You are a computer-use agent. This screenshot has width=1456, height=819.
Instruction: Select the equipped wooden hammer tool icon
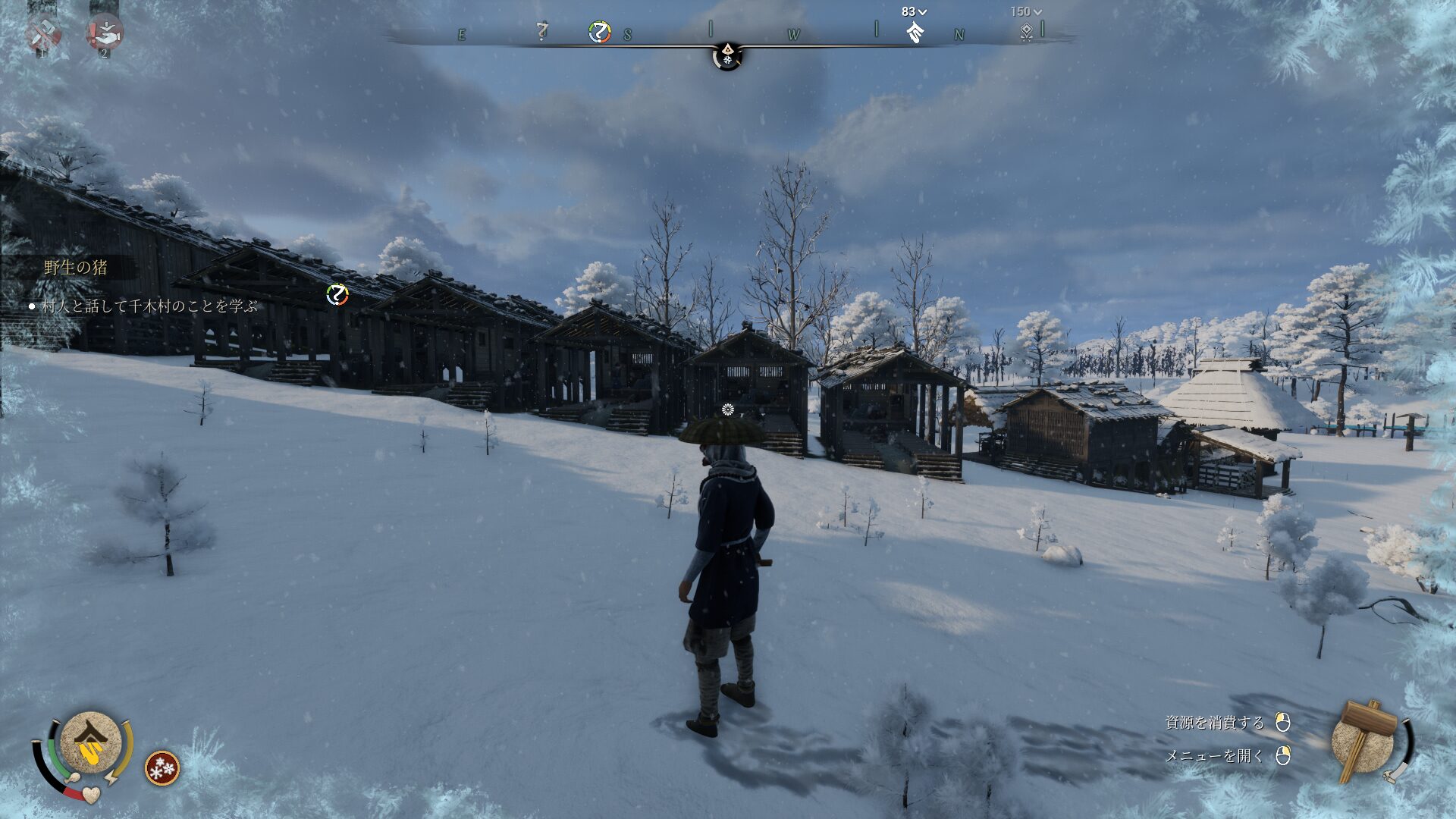(x=1367, y=741)
